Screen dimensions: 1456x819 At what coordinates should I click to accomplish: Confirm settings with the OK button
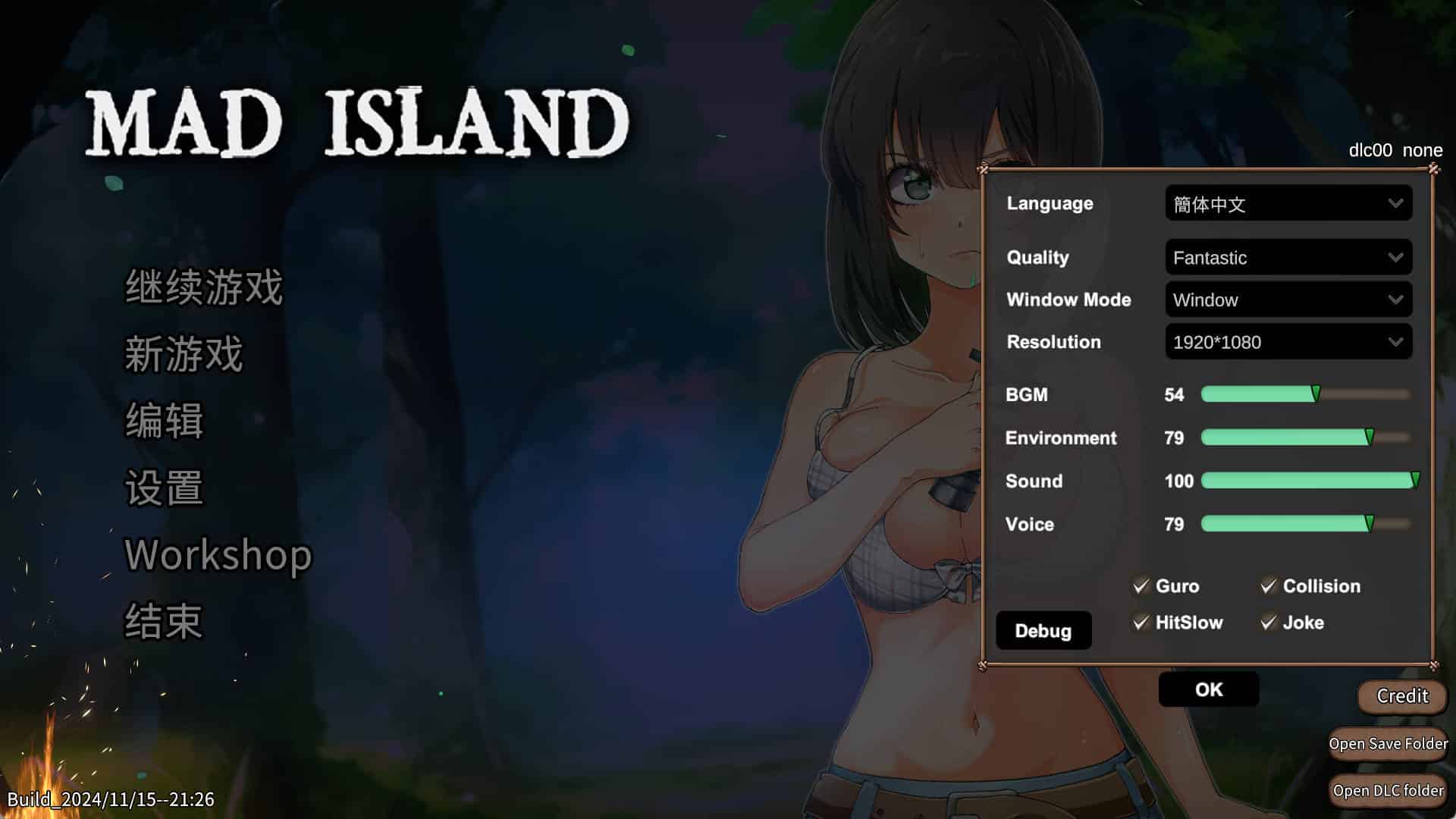pos(1208,689)
